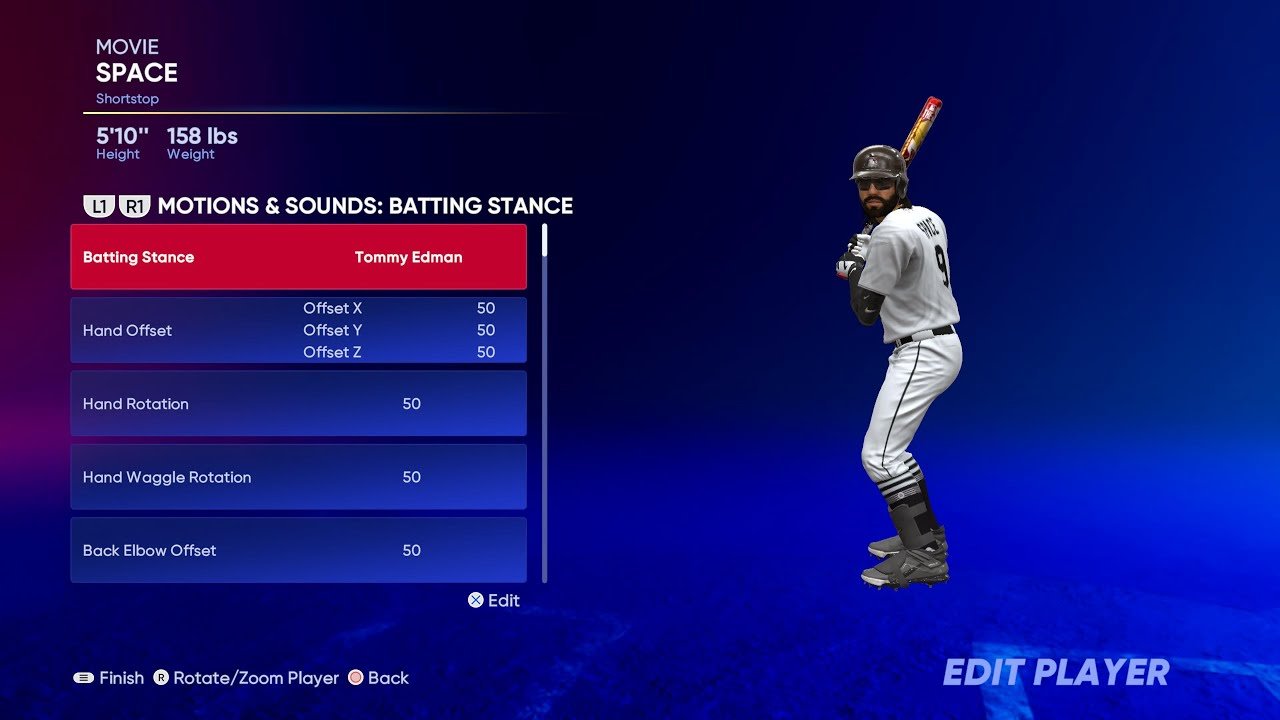Expand the Hand Rotation adjustment row
Viewport: 1280px width, 720px height.
click(298, 403)
